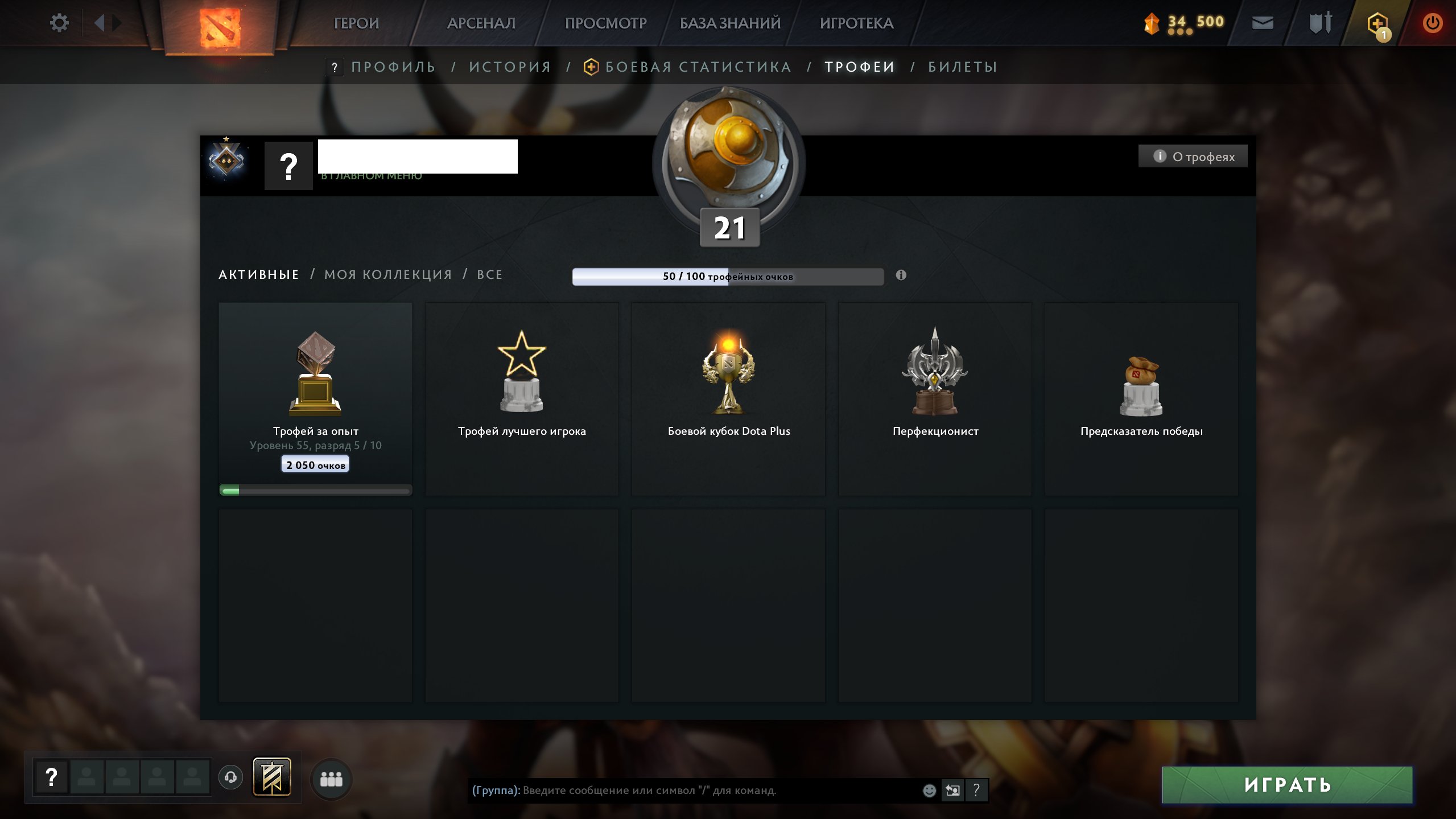Open the Dota Plus hexagon icon with badge
Image resolution: width=1456 pixels, height=819 pixels.
click(1377, 23)
